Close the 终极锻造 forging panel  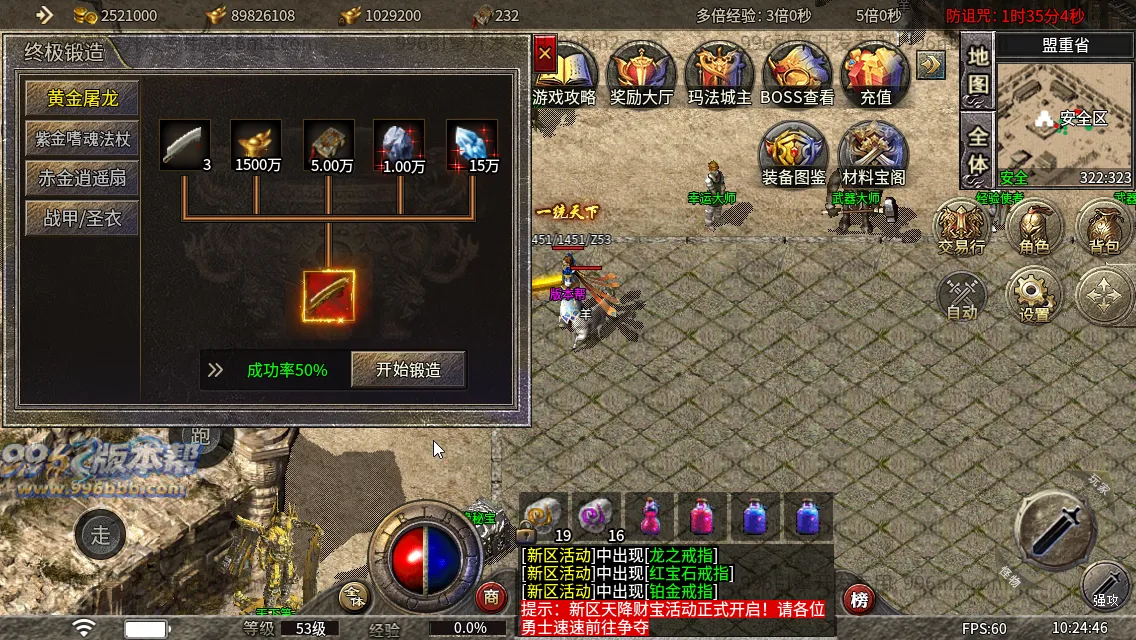click(x=544, y=54)
